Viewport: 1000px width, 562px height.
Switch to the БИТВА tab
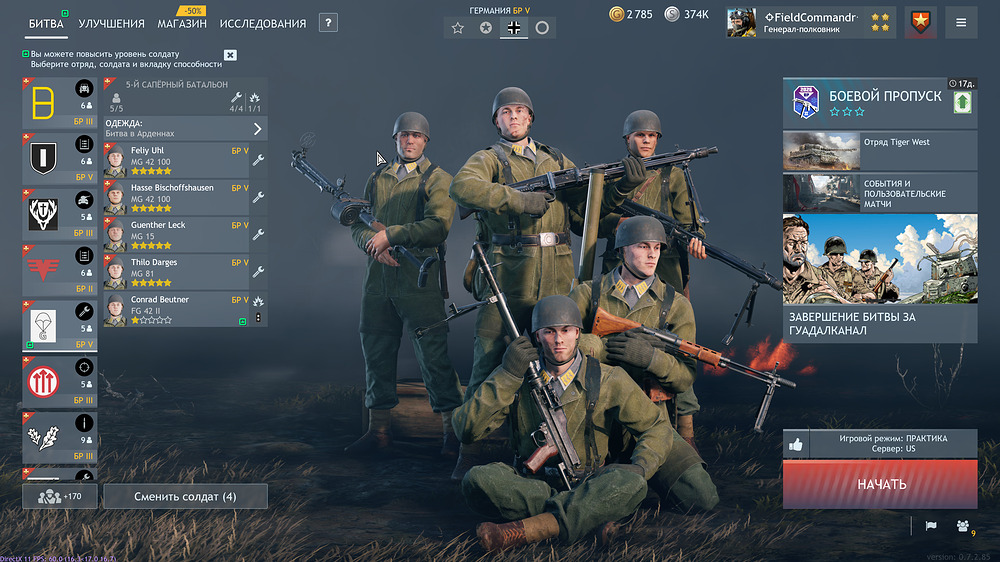click(46, 23)
